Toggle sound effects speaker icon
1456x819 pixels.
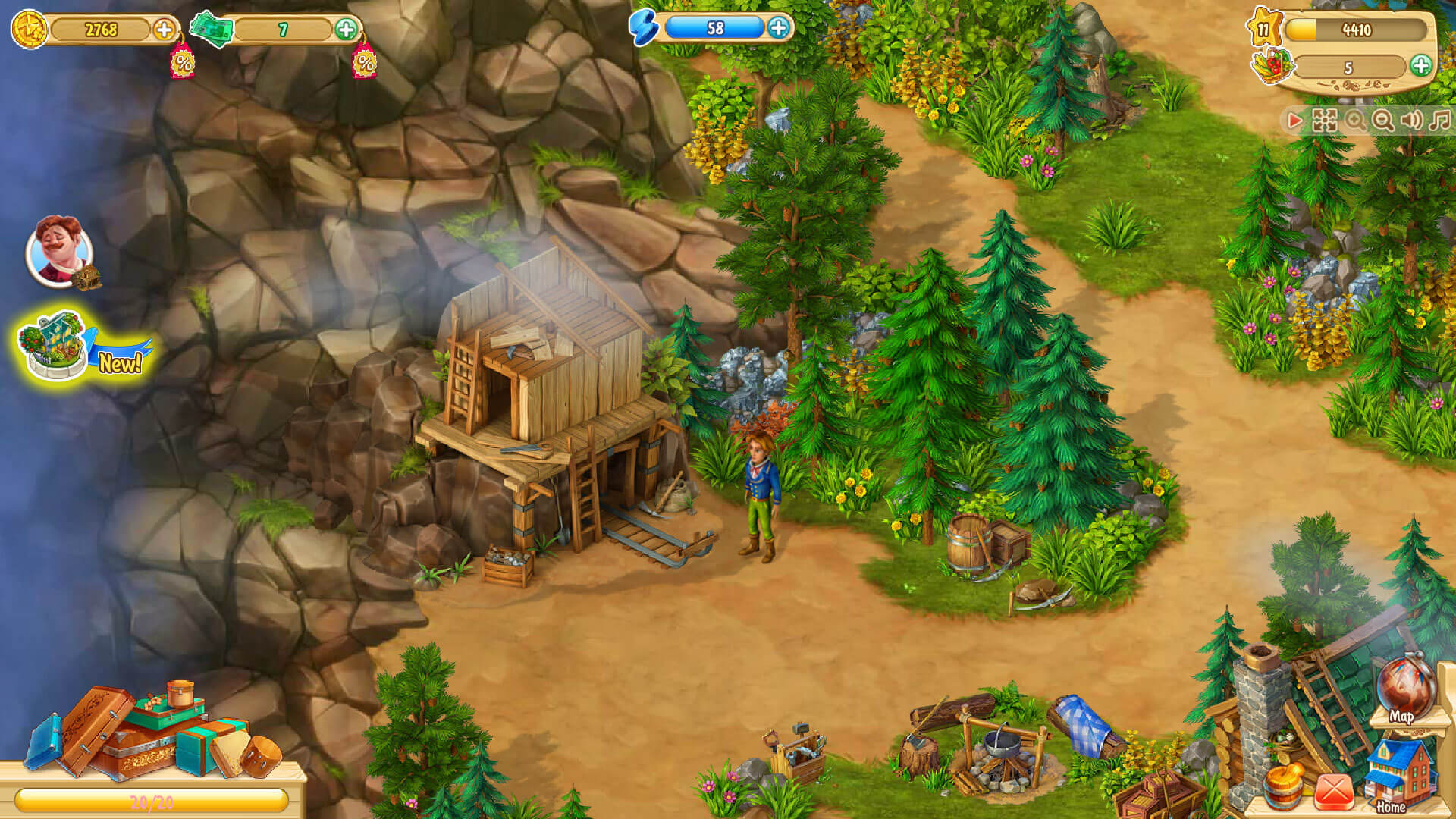1411,121
